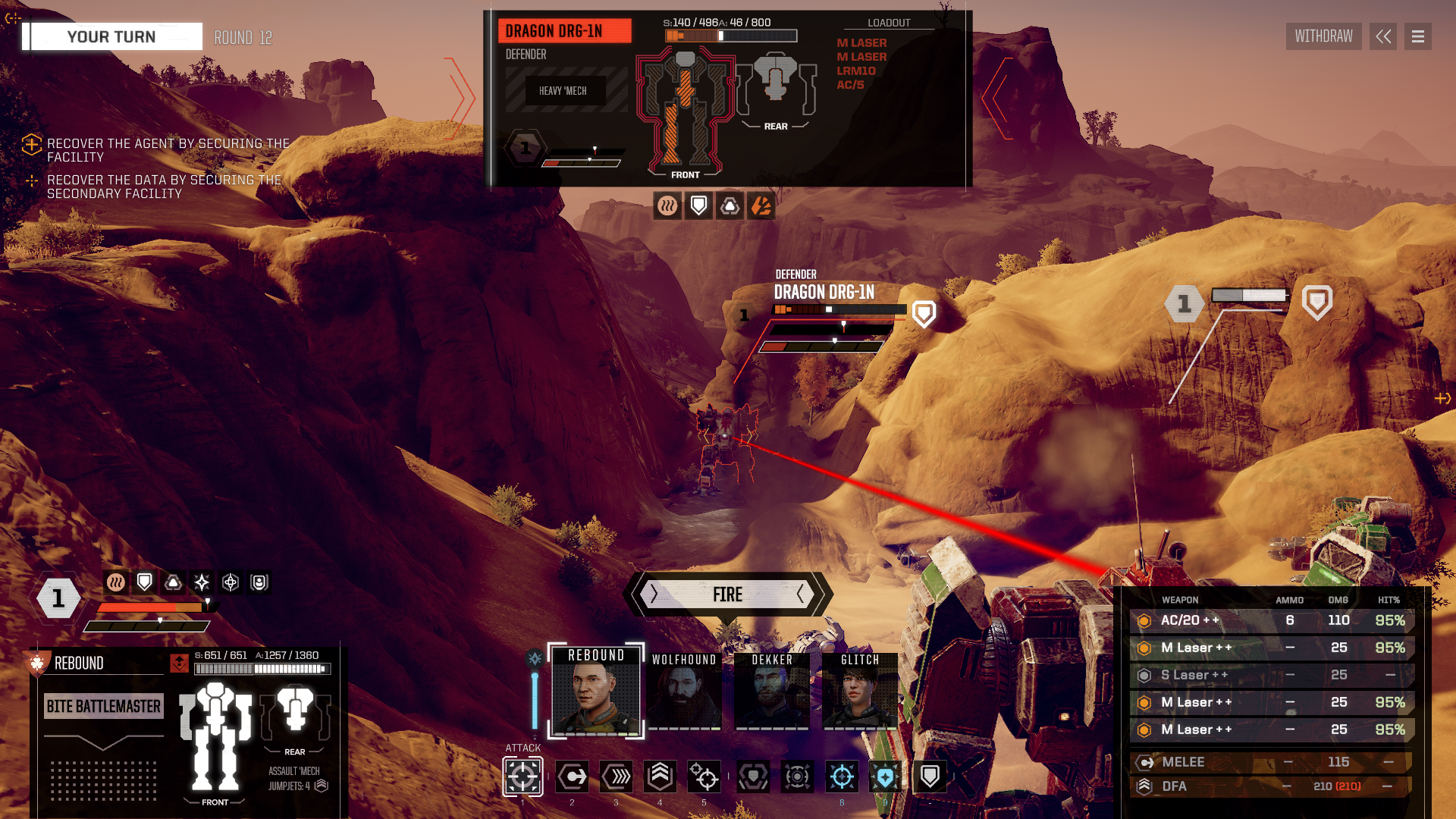Screen dimensions: 1456x819
Task: Open the hamburger menu in the top right
Action: [1417, 36]
